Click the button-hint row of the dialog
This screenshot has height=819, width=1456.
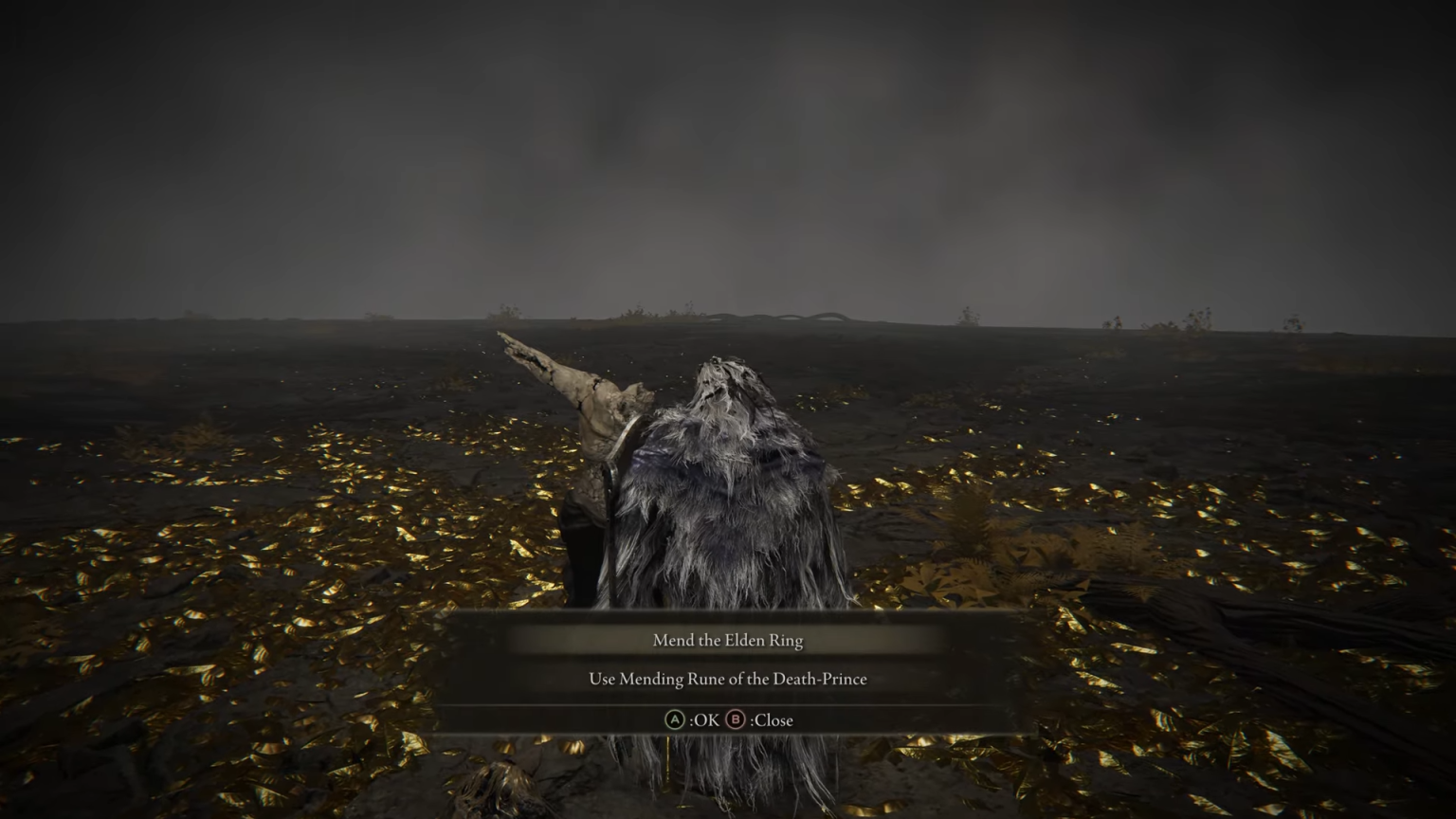pos(728,719)
